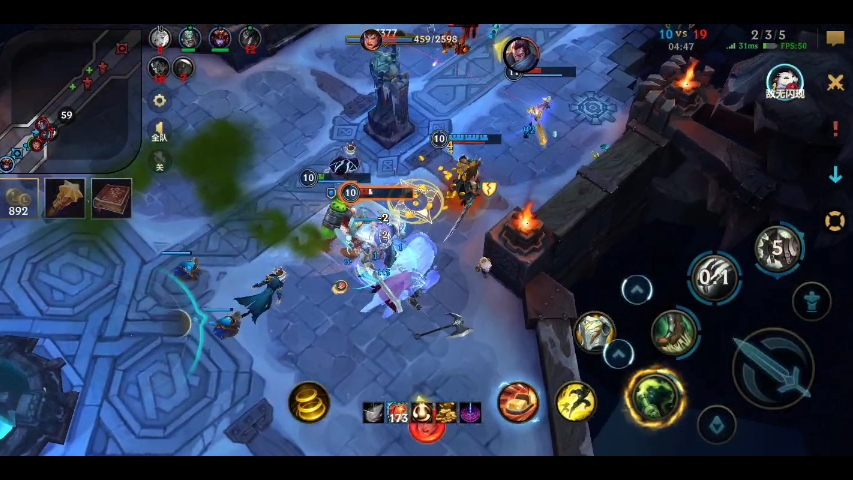Screen dimensions: 853x480
Task: Send the red exclamation danger ping
Action: [x=835, y=129]
